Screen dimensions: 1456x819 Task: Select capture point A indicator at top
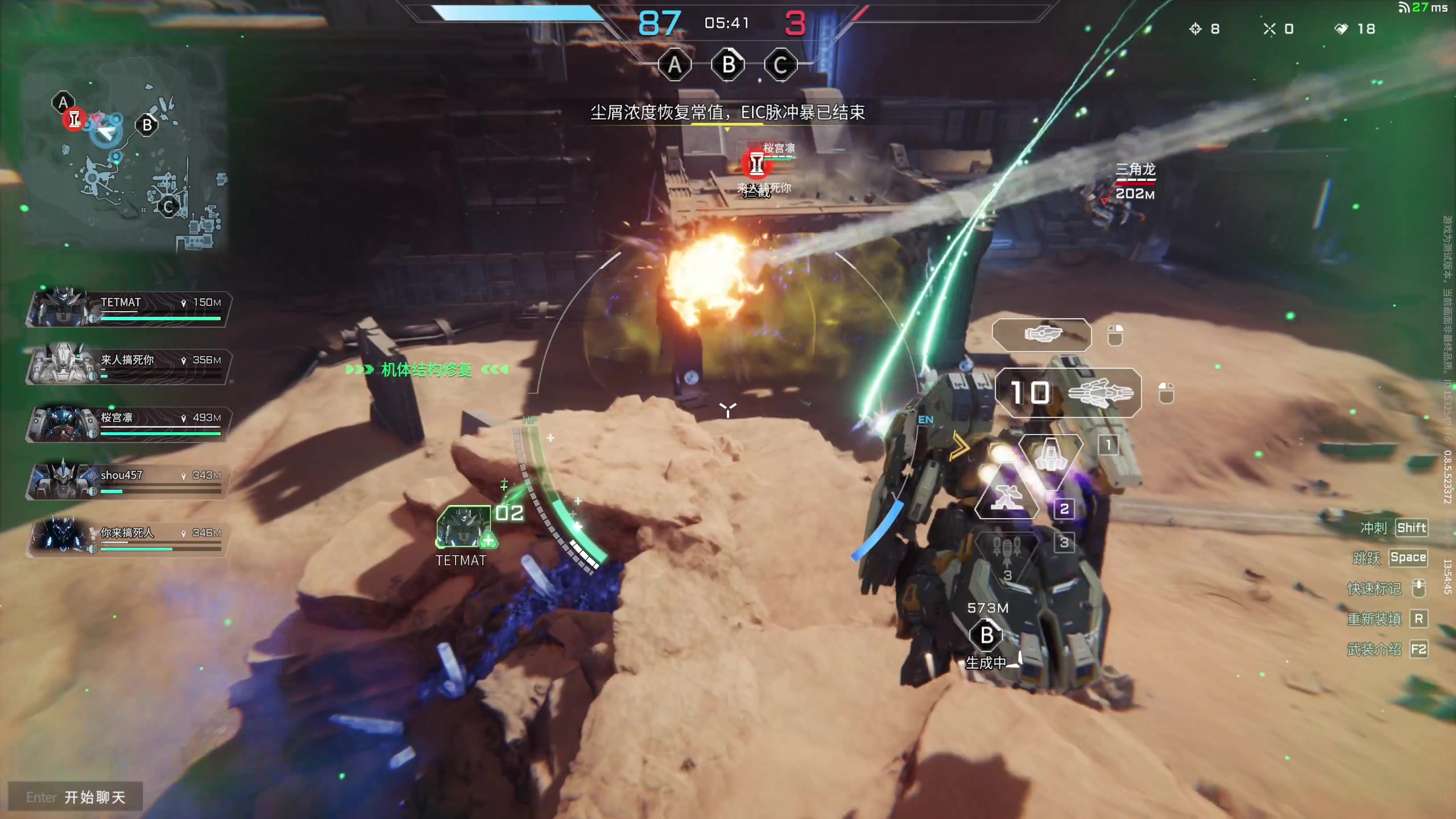[675, 65]
